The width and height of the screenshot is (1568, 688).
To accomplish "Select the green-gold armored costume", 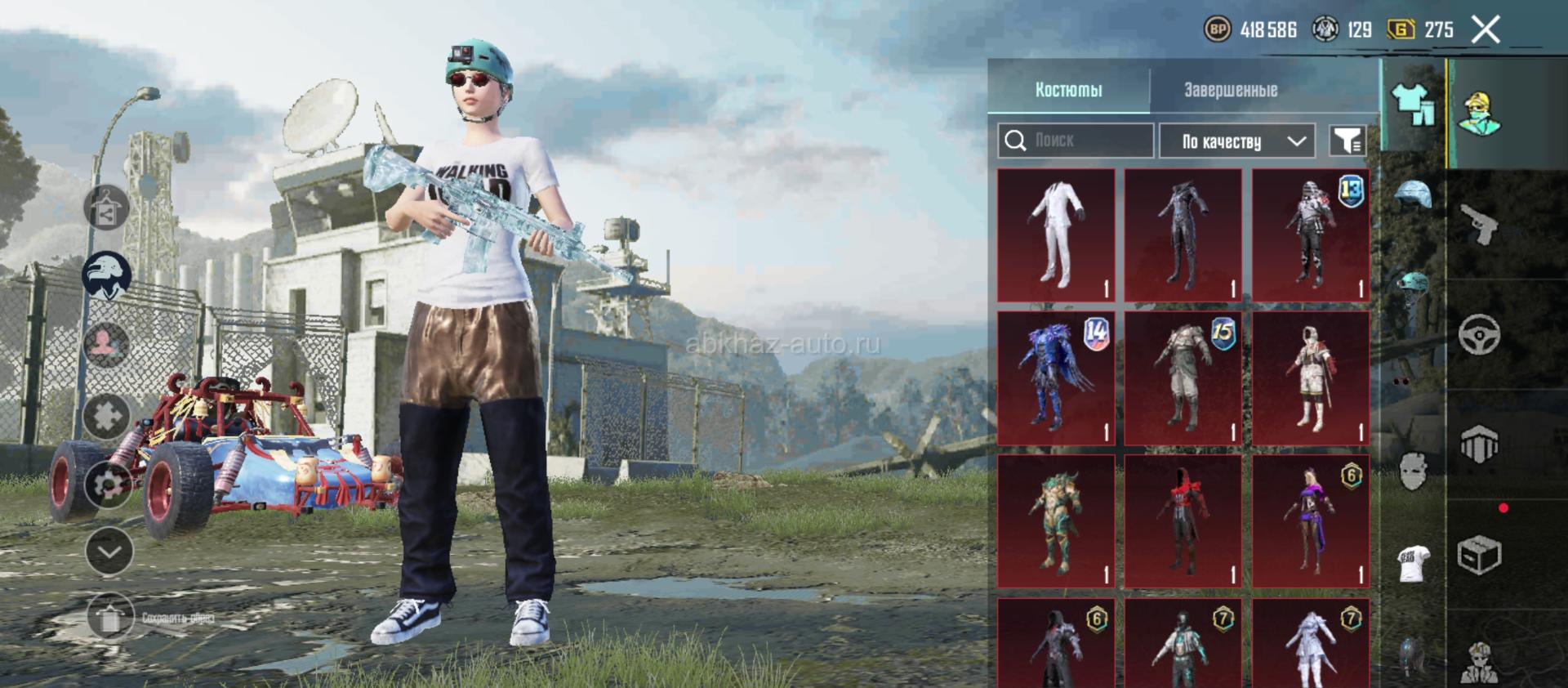I will [1056, 521].
